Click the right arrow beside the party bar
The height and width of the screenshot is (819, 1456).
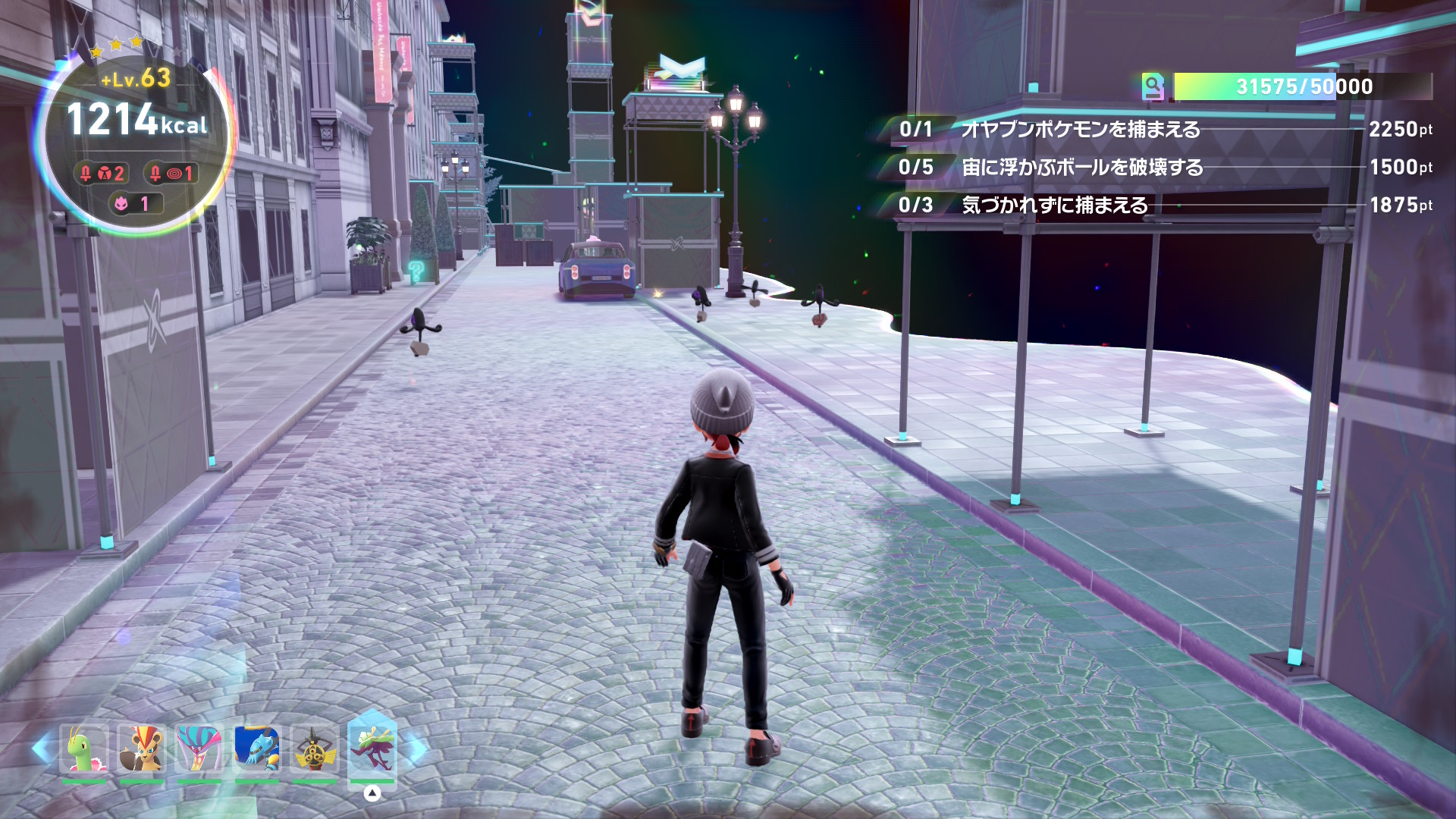click(417, 749)
